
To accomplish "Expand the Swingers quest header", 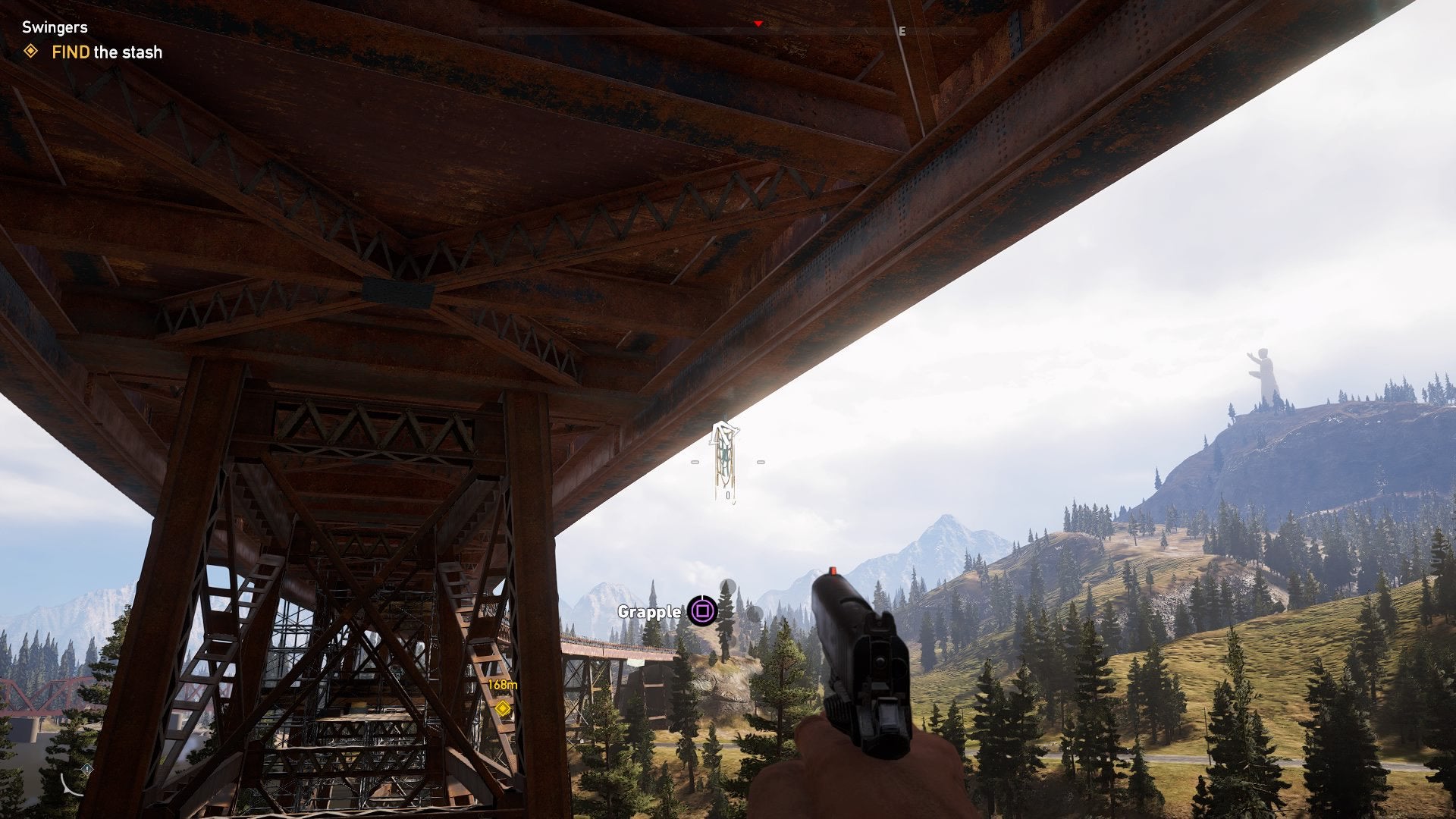I will (x=53, y=26).
